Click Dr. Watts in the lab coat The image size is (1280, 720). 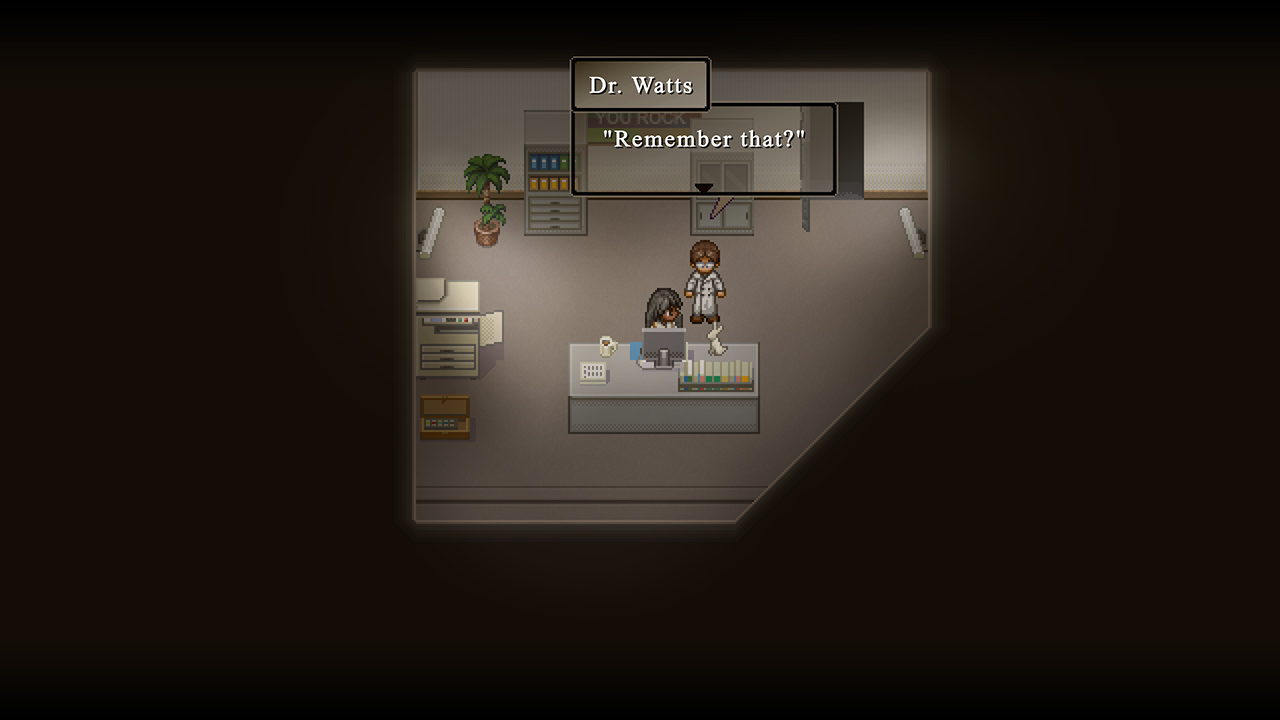(703, 278)
